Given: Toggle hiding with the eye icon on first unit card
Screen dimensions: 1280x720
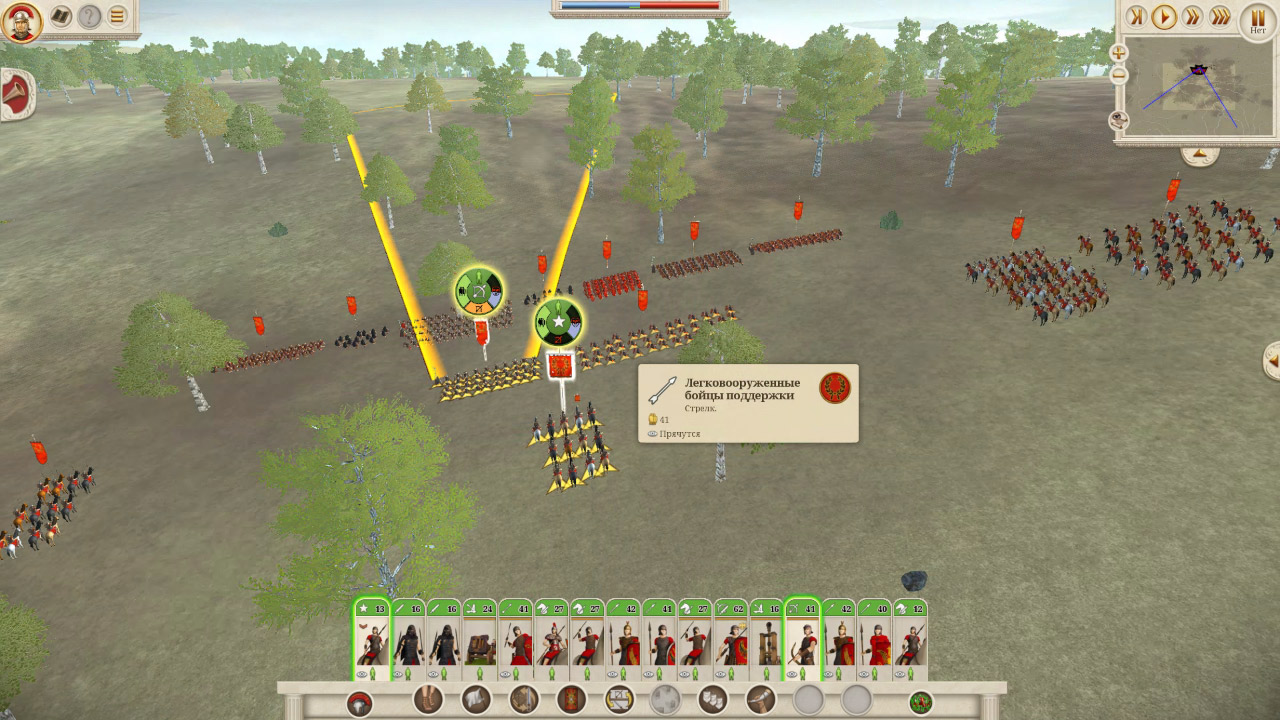Looking at the screenshot, I should click(x=360, y=675).
